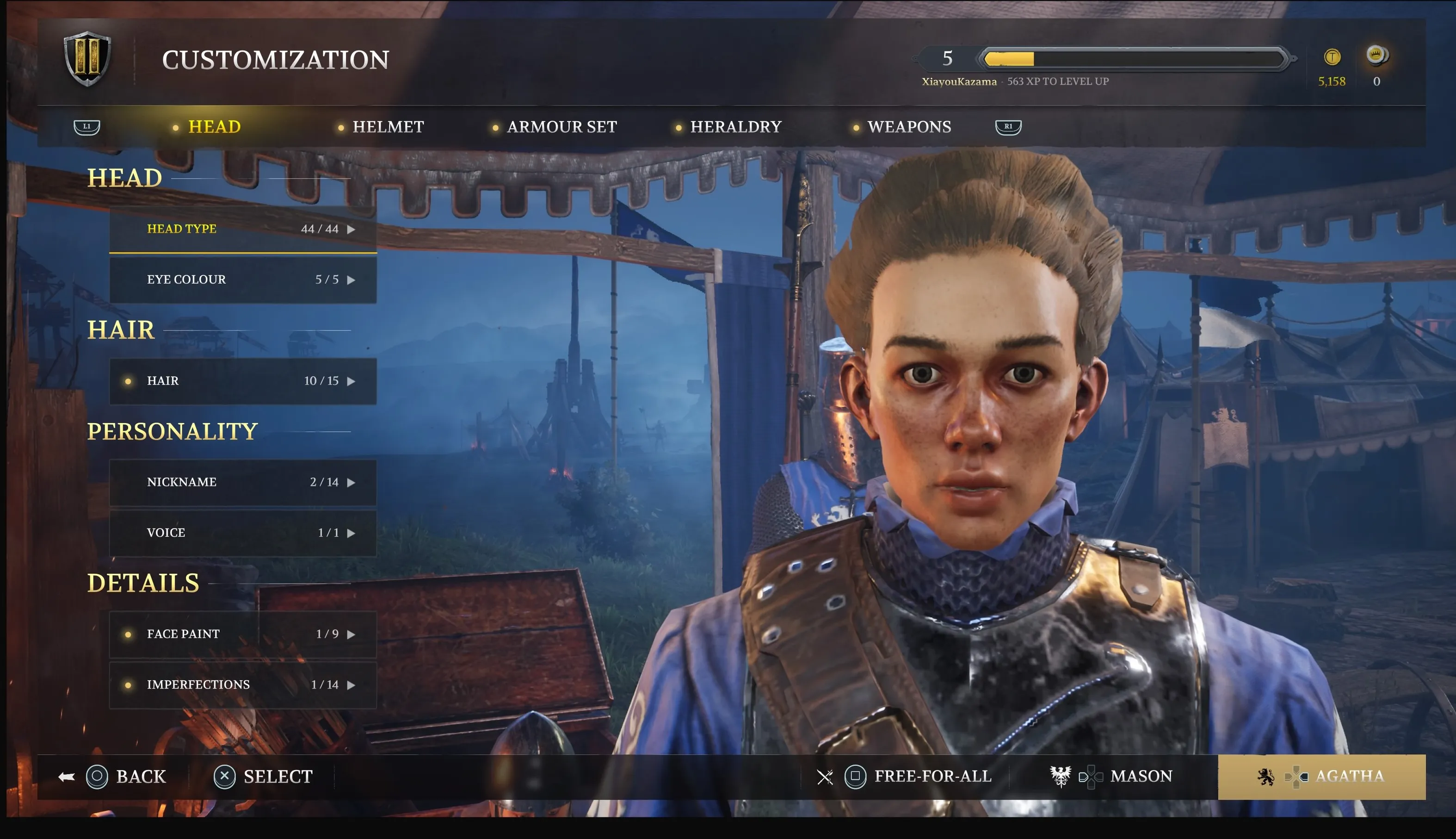This screenshot has width=1456, height=839.
Task: Click the crossed-swords Free-For-All icon
Action: [x=826, y=776]
